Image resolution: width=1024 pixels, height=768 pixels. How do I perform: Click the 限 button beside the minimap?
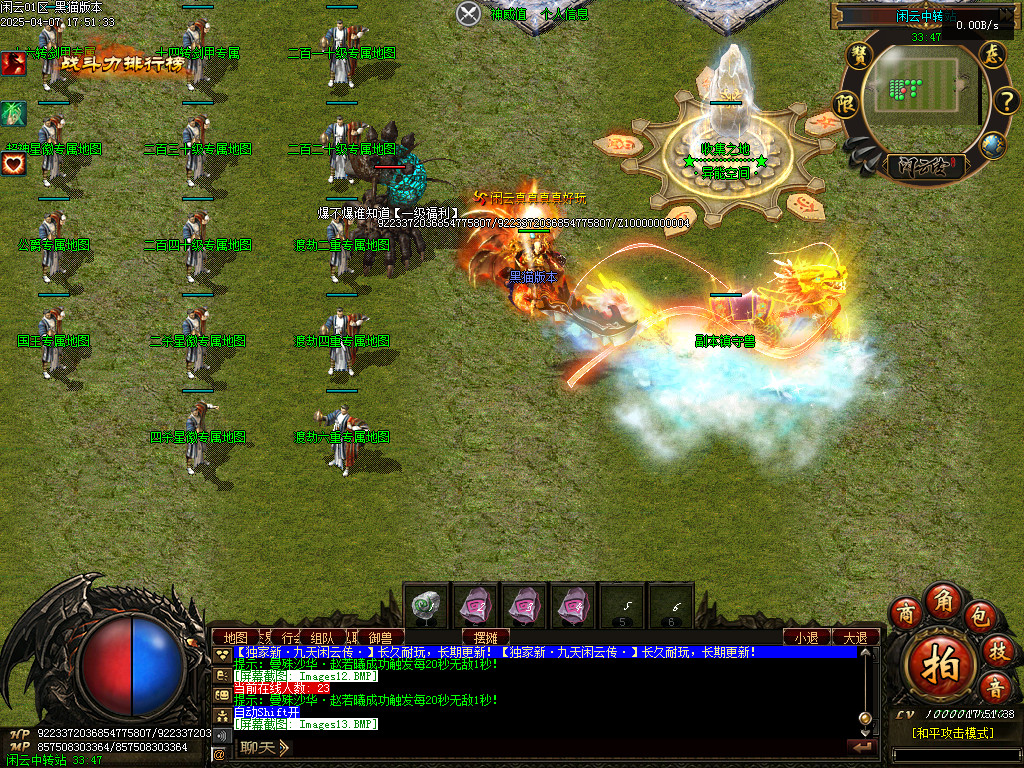point(847,104)
